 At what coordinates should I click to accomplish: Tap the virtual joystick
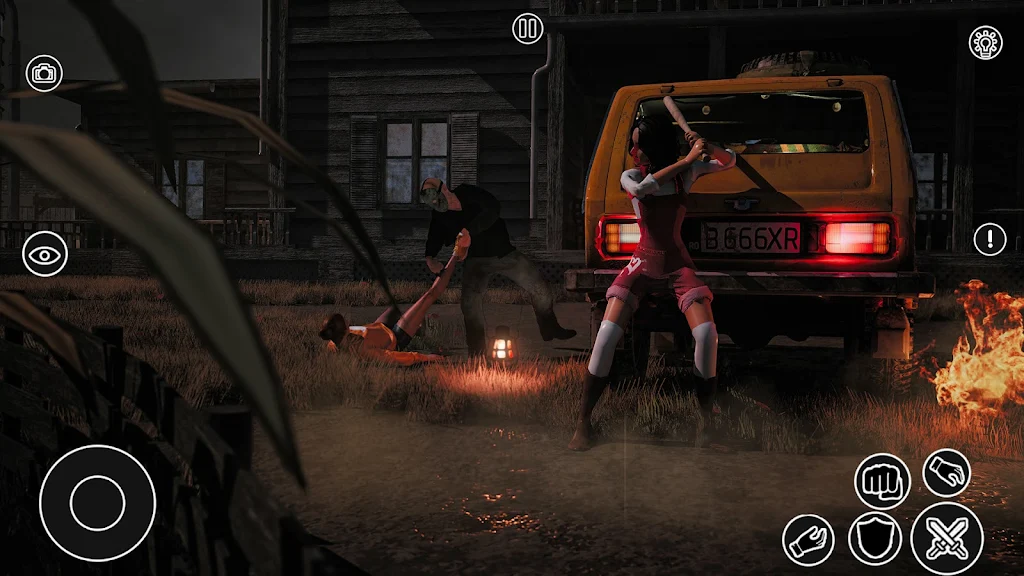click(97, 502)
